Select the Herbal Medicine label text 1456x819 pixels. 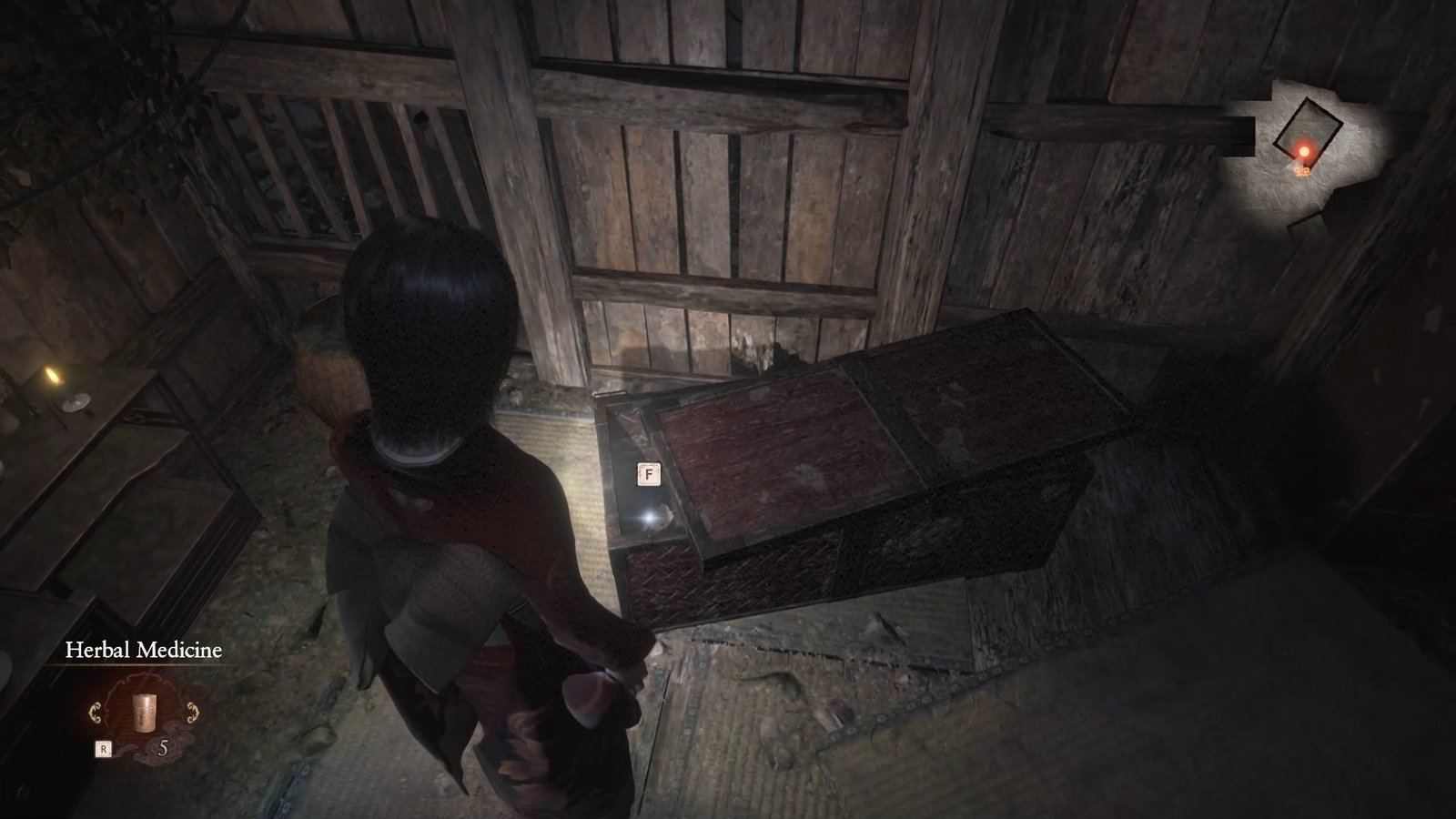pyautogui.click(x=145, y=651)
